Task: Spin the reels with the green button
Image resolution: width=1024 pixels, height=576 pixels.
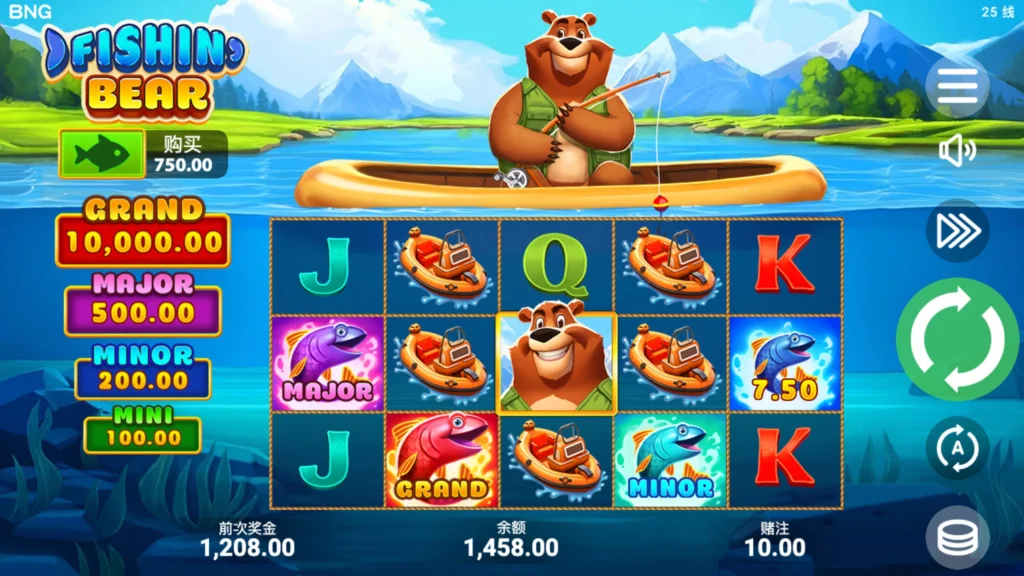Action: click(x=957, y=339)
